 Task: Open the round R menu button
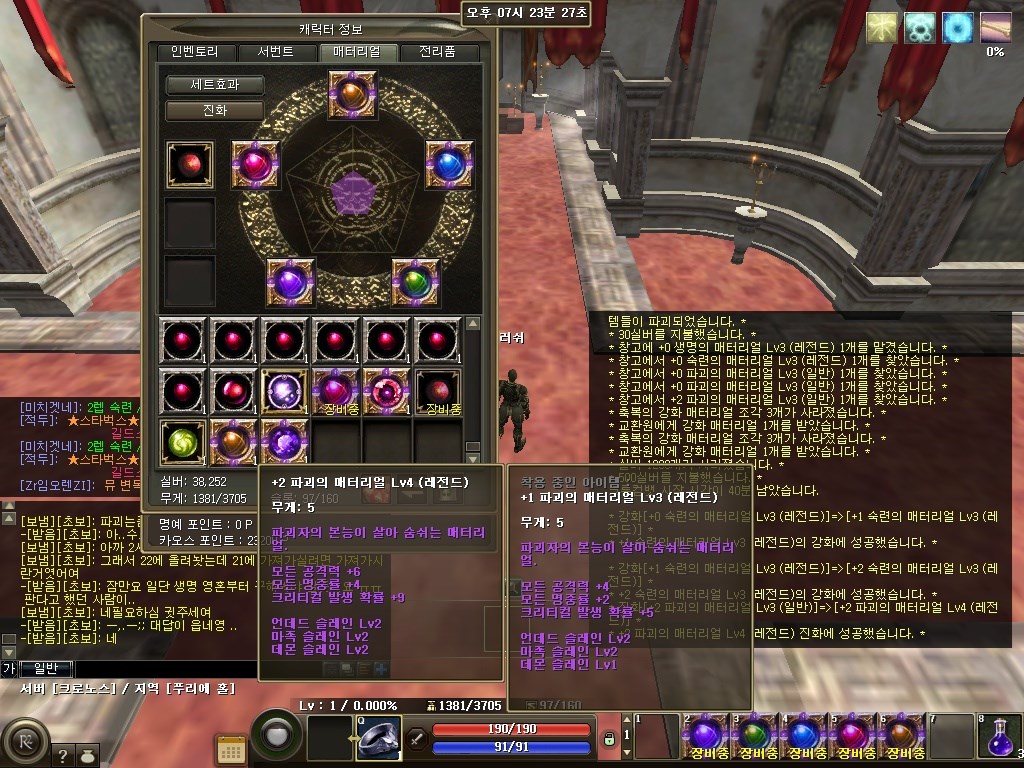[x=25, y=743]
